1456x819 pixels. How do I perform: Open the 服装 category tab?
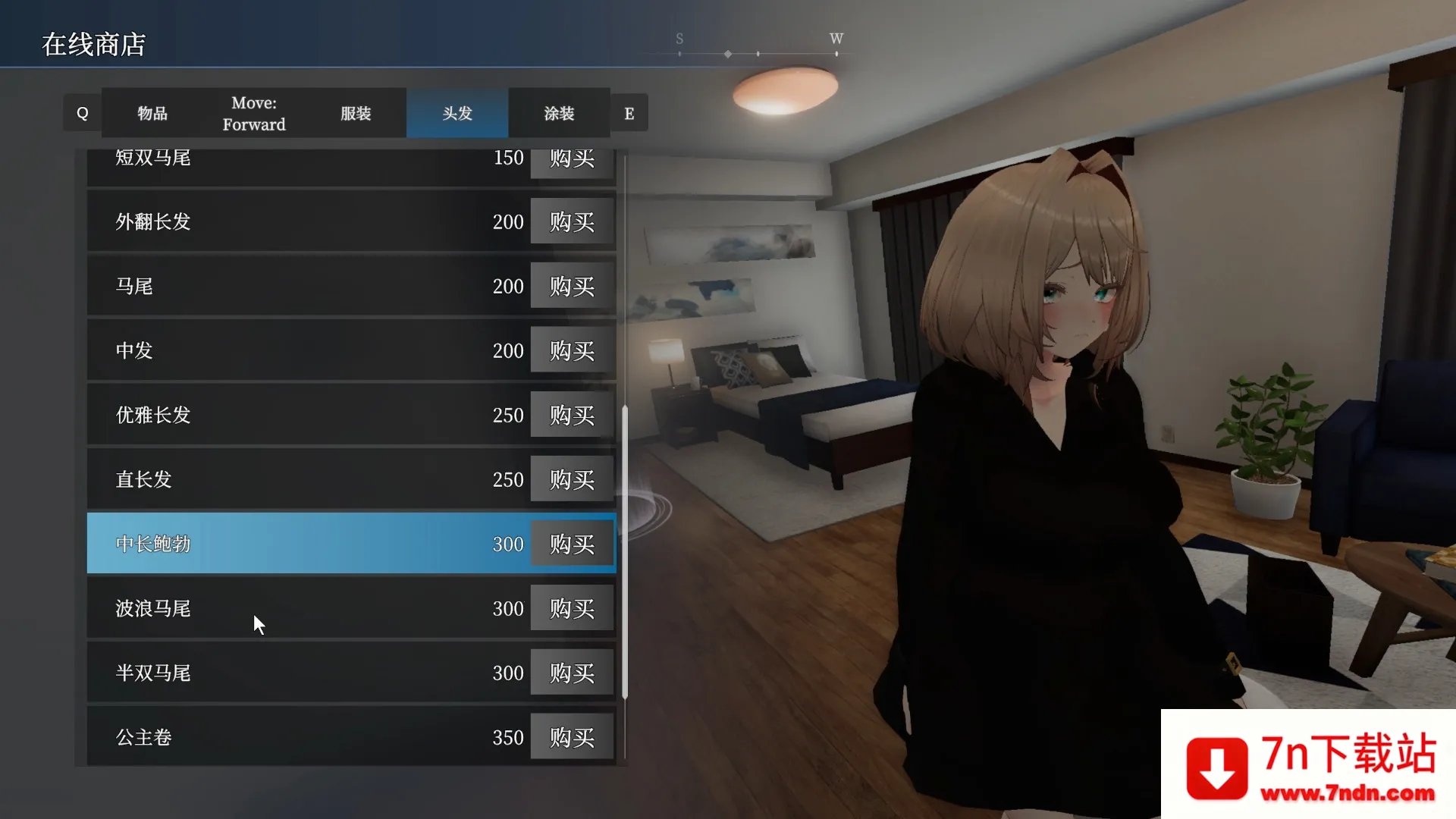click(355, 113)
